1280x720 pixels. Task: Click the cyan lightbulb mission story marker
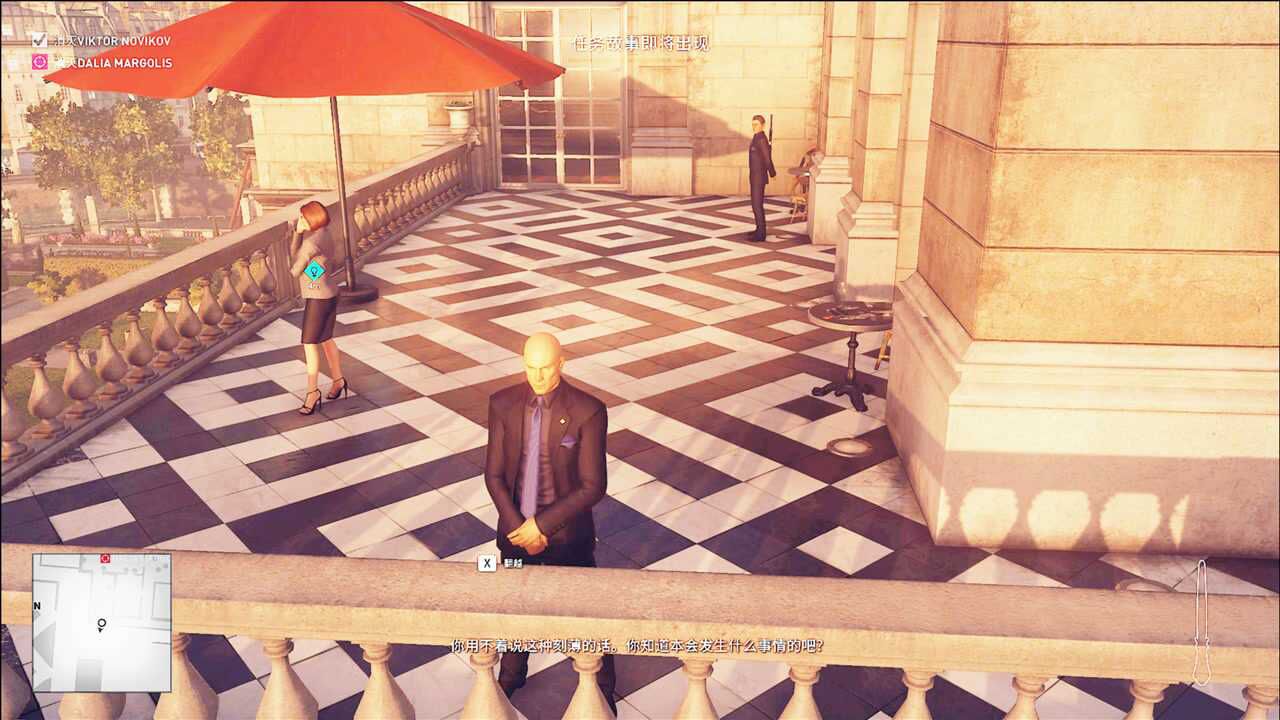coord(315,269)
